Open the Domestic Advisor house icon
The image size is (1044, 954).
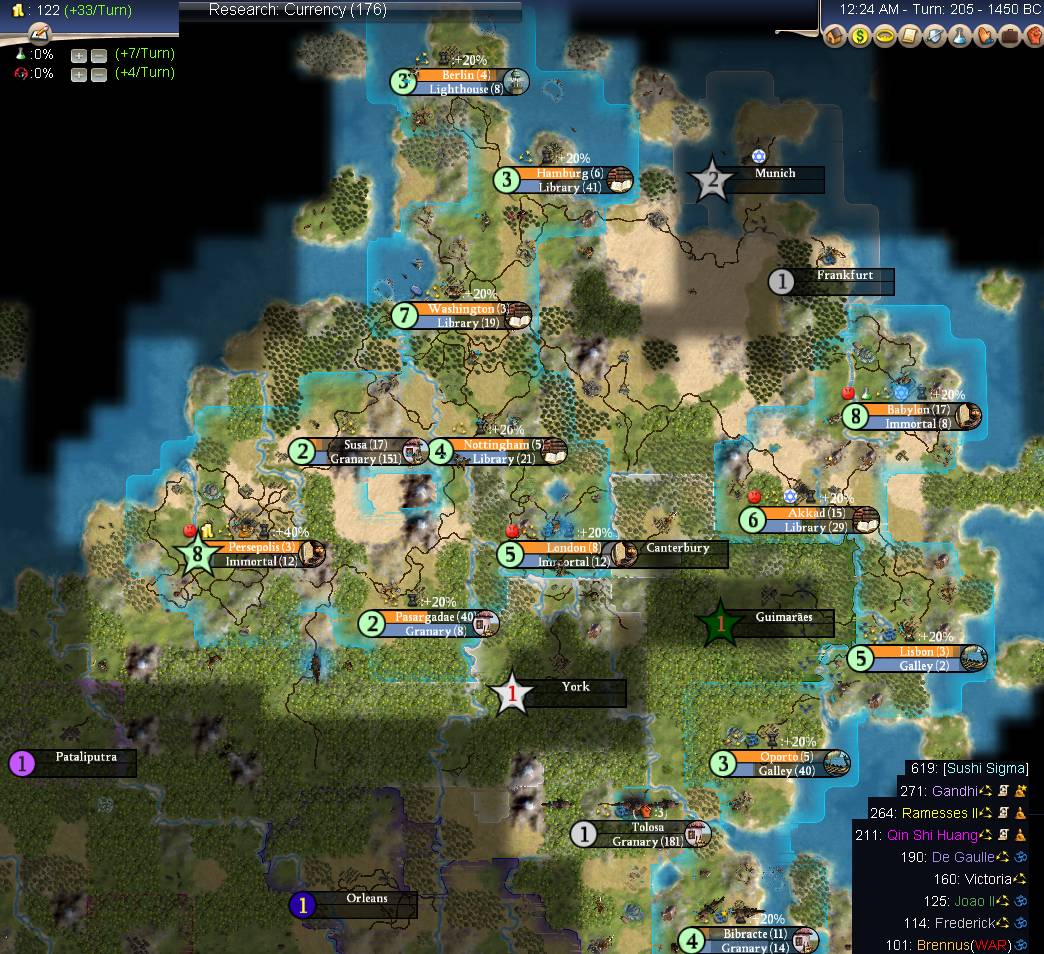pyautogui.click(x=834, y=37)
